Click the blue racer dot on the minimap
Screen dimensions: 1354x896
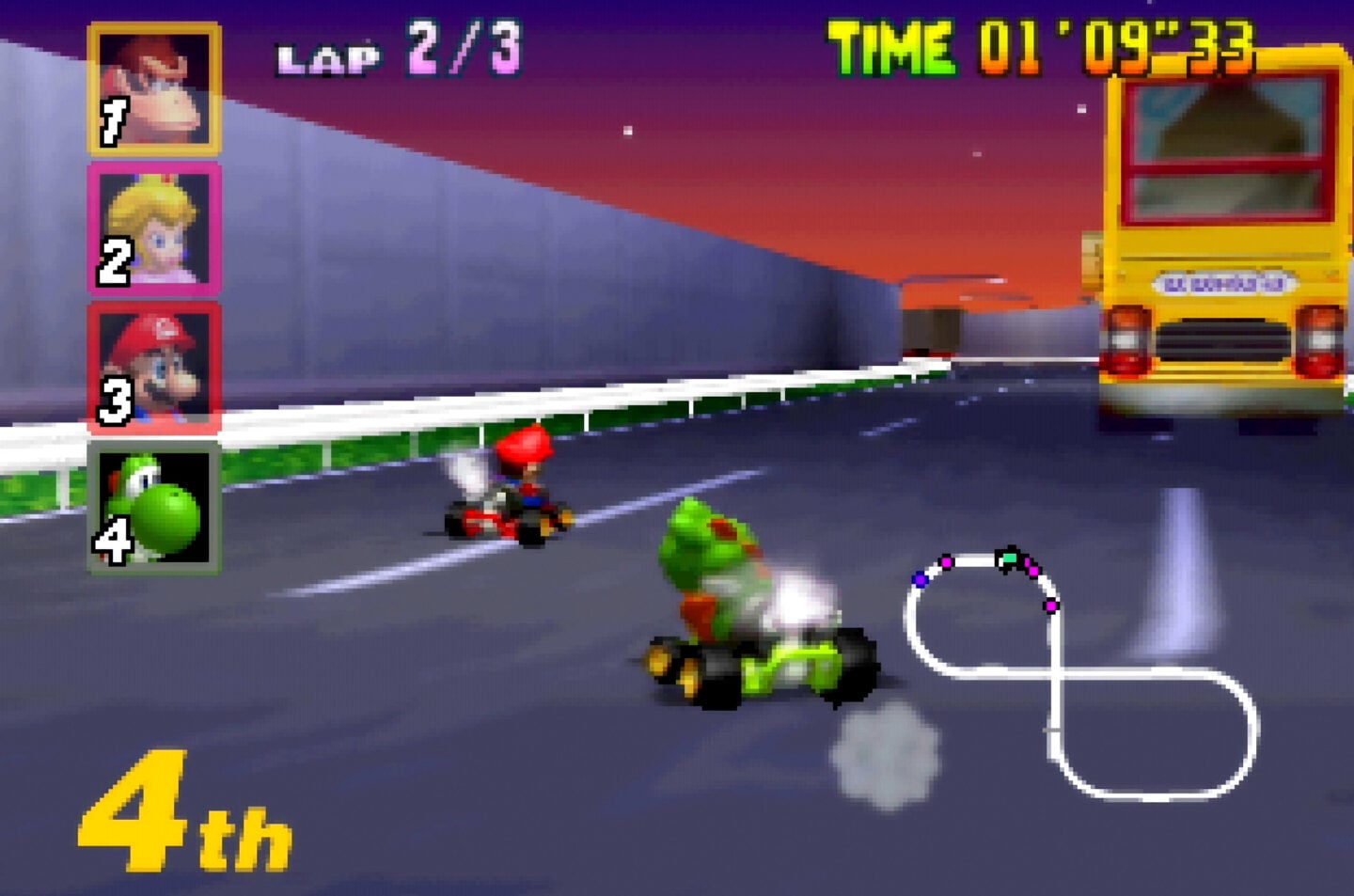click(x=920, y=580)
